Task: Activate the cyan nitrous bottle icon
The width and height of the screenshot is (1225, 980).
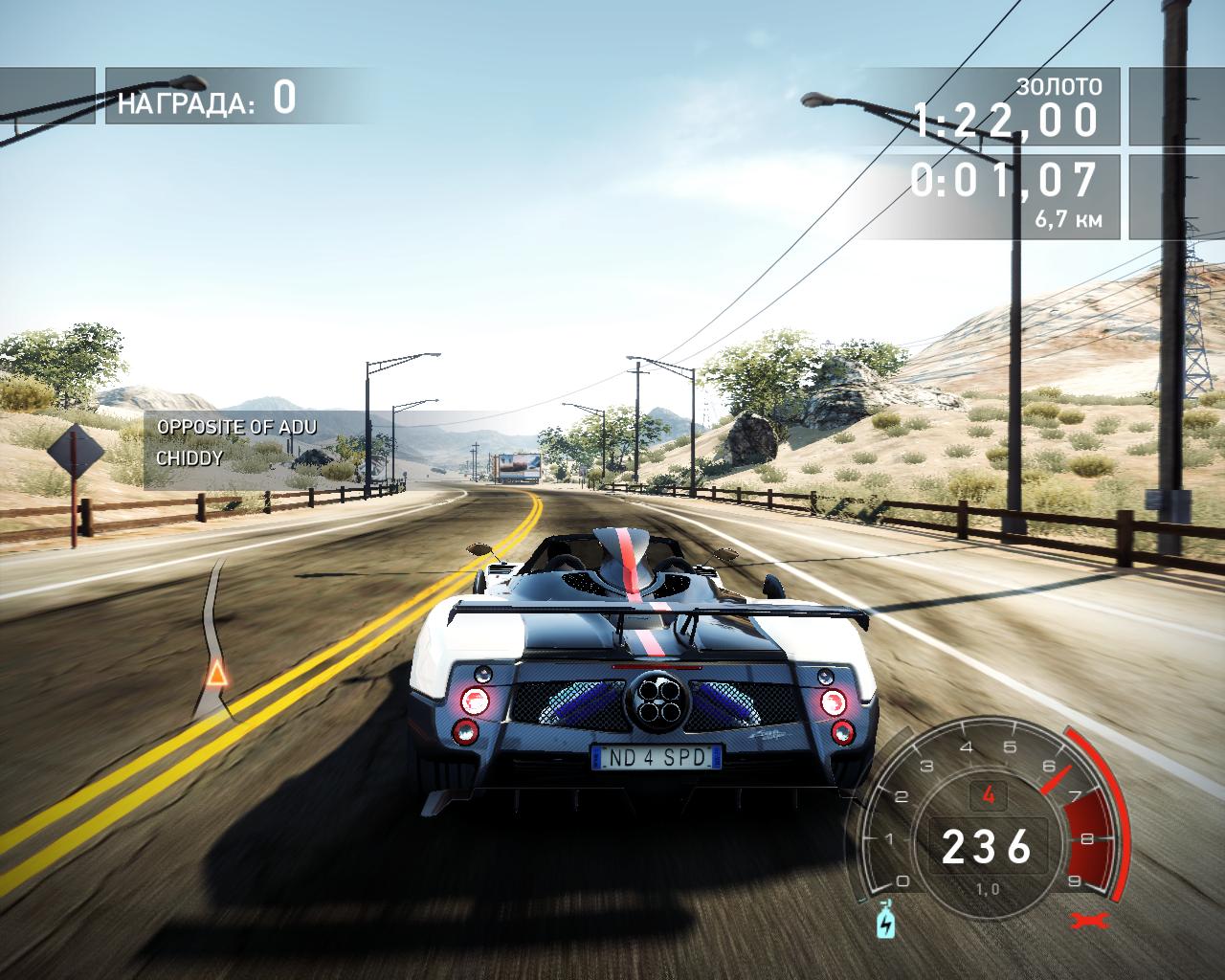Action: tap(885, 924)
